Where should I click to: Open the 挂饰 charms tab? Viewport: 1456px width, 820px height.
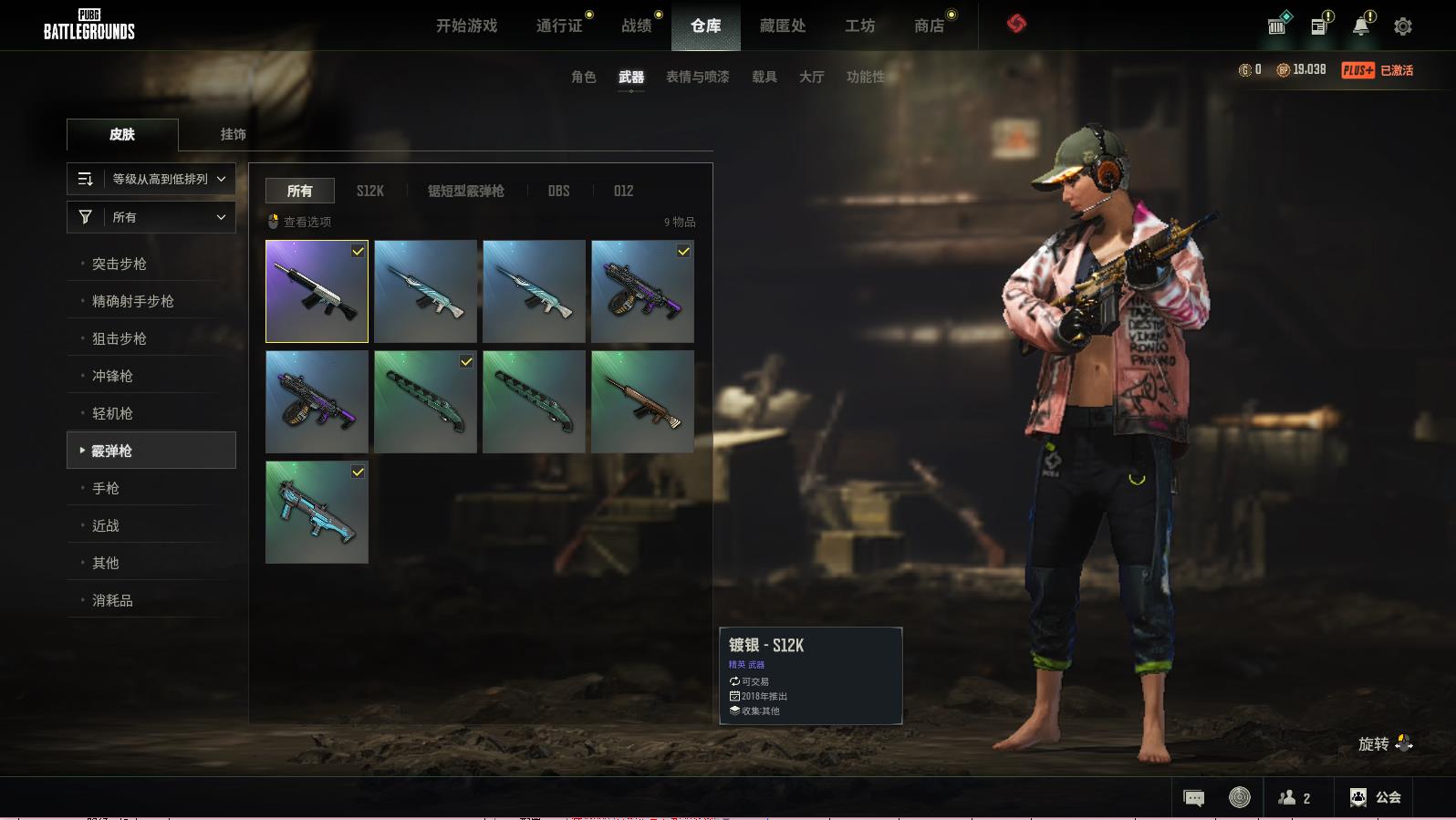pyautogui.click(x=233, y=134)
